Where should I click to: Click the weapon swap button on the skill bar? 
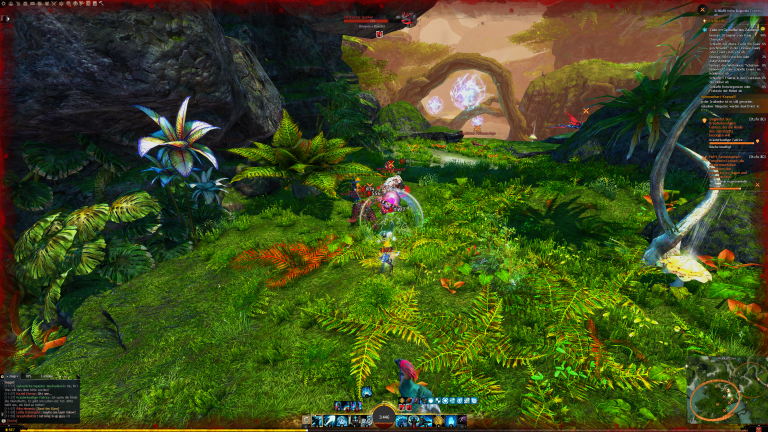(x=306, y=421)
